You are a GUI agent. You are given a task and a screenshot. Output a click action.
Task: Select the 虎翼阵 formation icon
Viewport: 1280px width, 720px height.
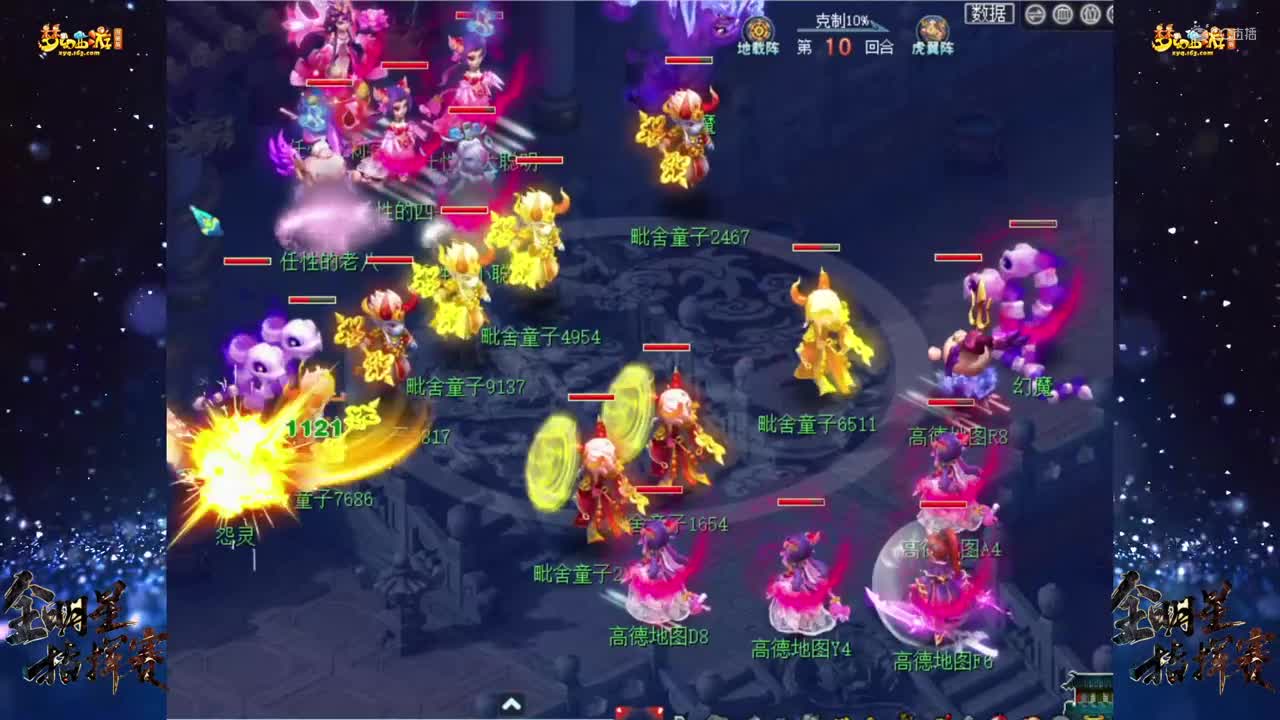tap(930, 29)
